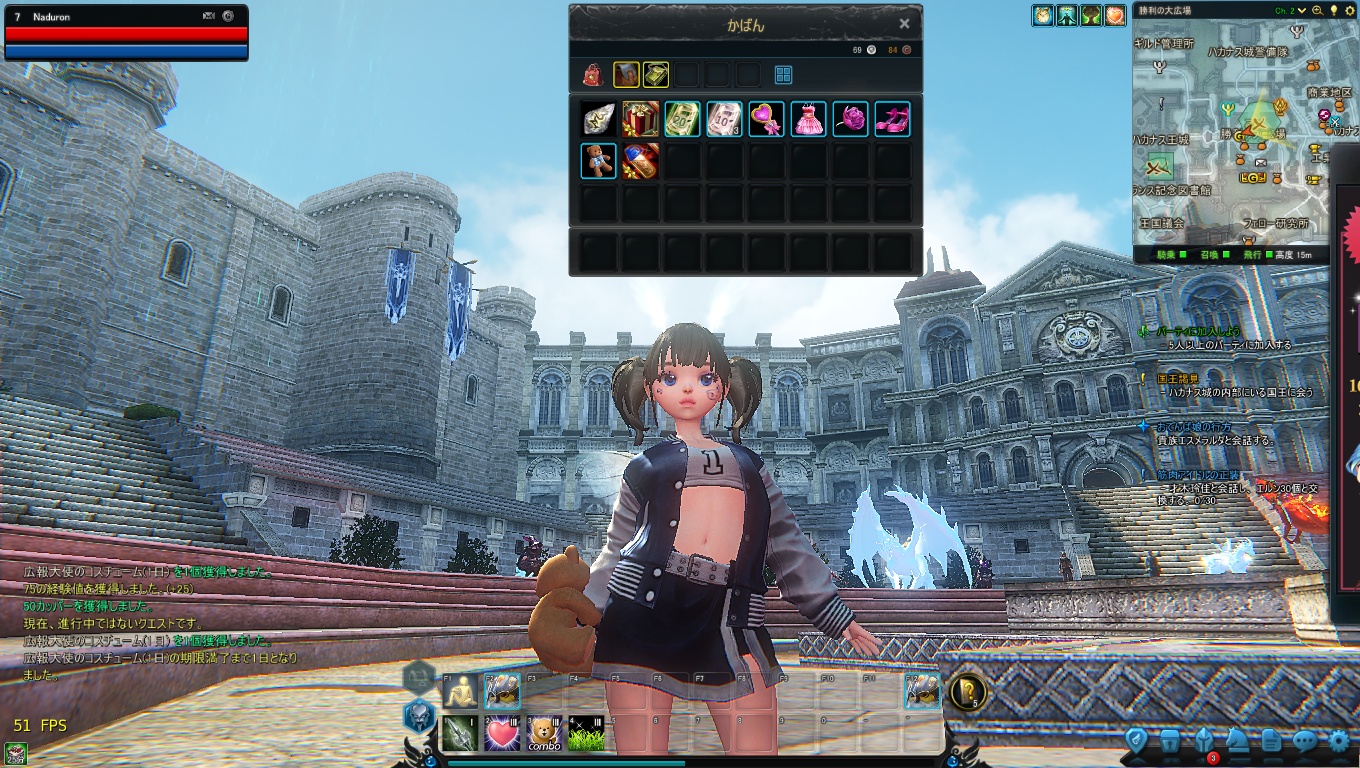Select the purple rose item

pos(850,119)
